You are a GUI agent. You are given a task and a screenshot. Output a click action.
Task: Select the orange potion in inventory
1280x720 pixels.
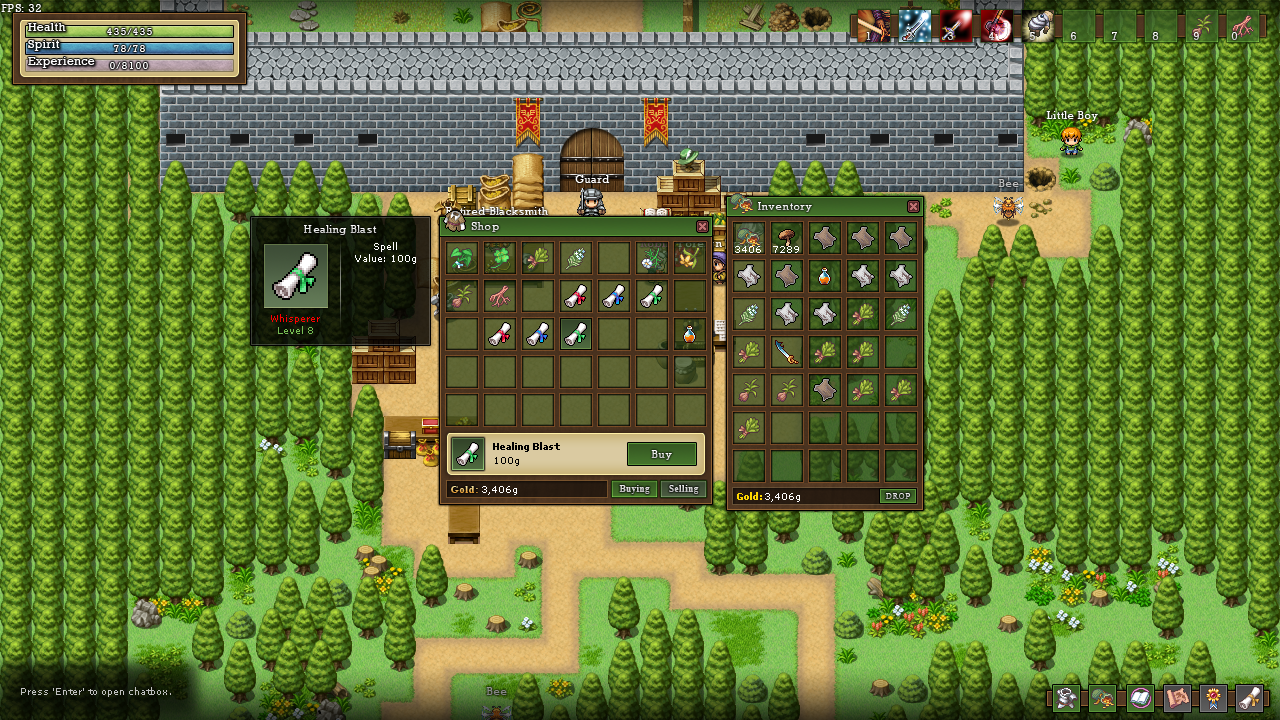(825, 276)
